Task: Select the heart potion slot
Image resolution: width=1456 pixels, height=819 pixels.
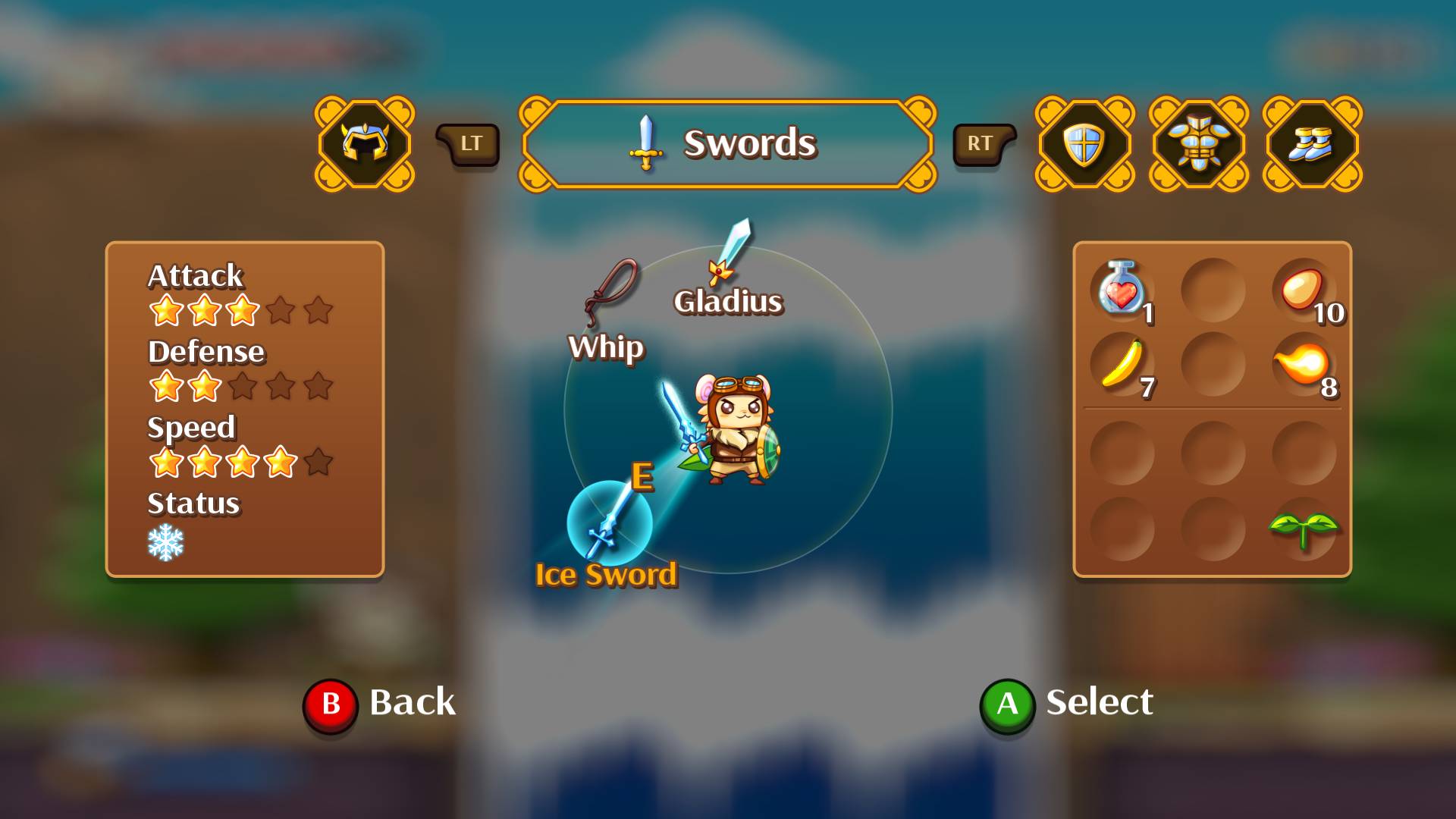Action: (x=1122, y=290)
